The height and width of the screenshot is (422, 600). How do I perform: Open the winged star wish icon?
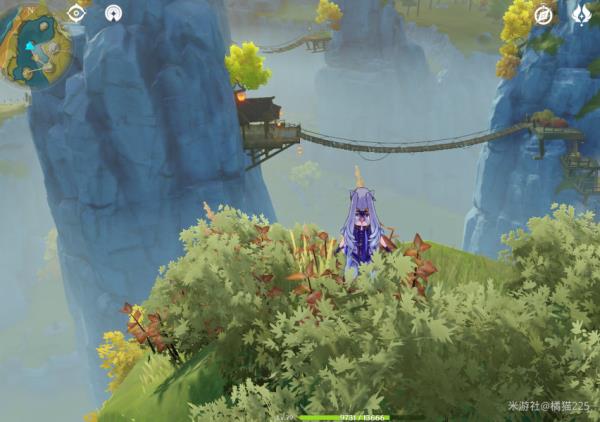(x=580, y=14)
